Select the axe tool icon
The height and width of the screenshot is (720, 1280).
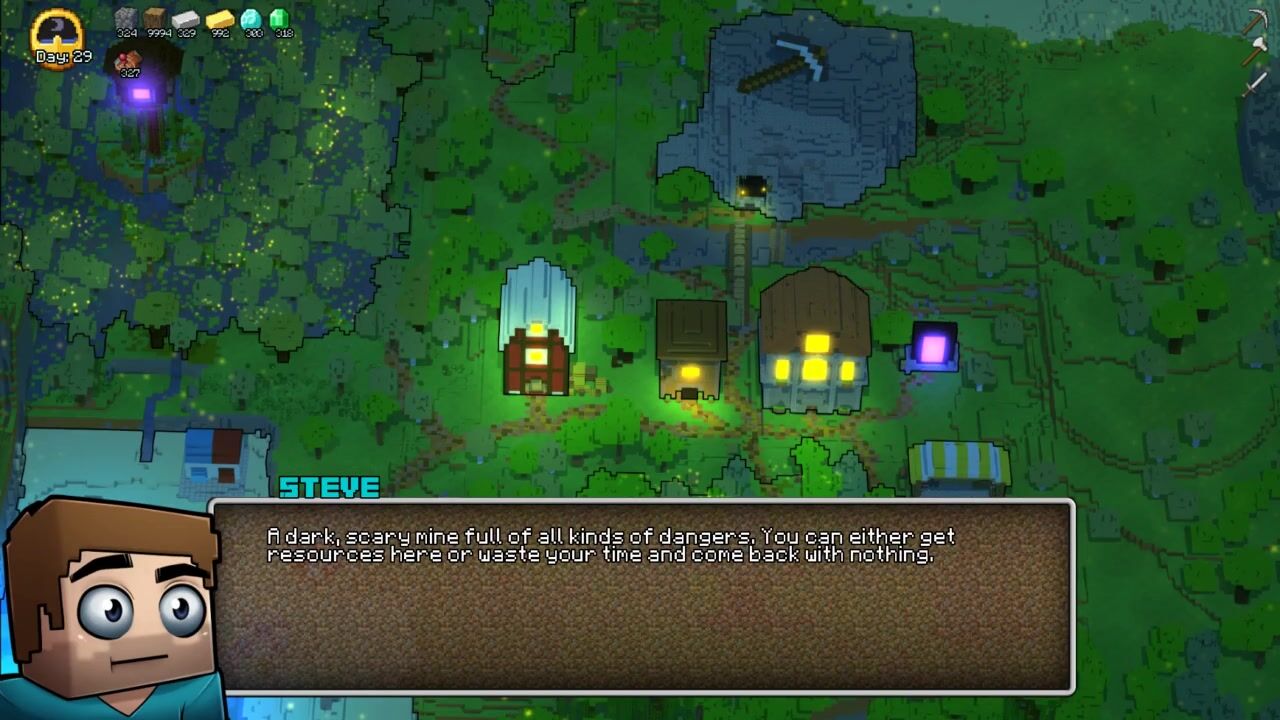[x=1255, y=53]
